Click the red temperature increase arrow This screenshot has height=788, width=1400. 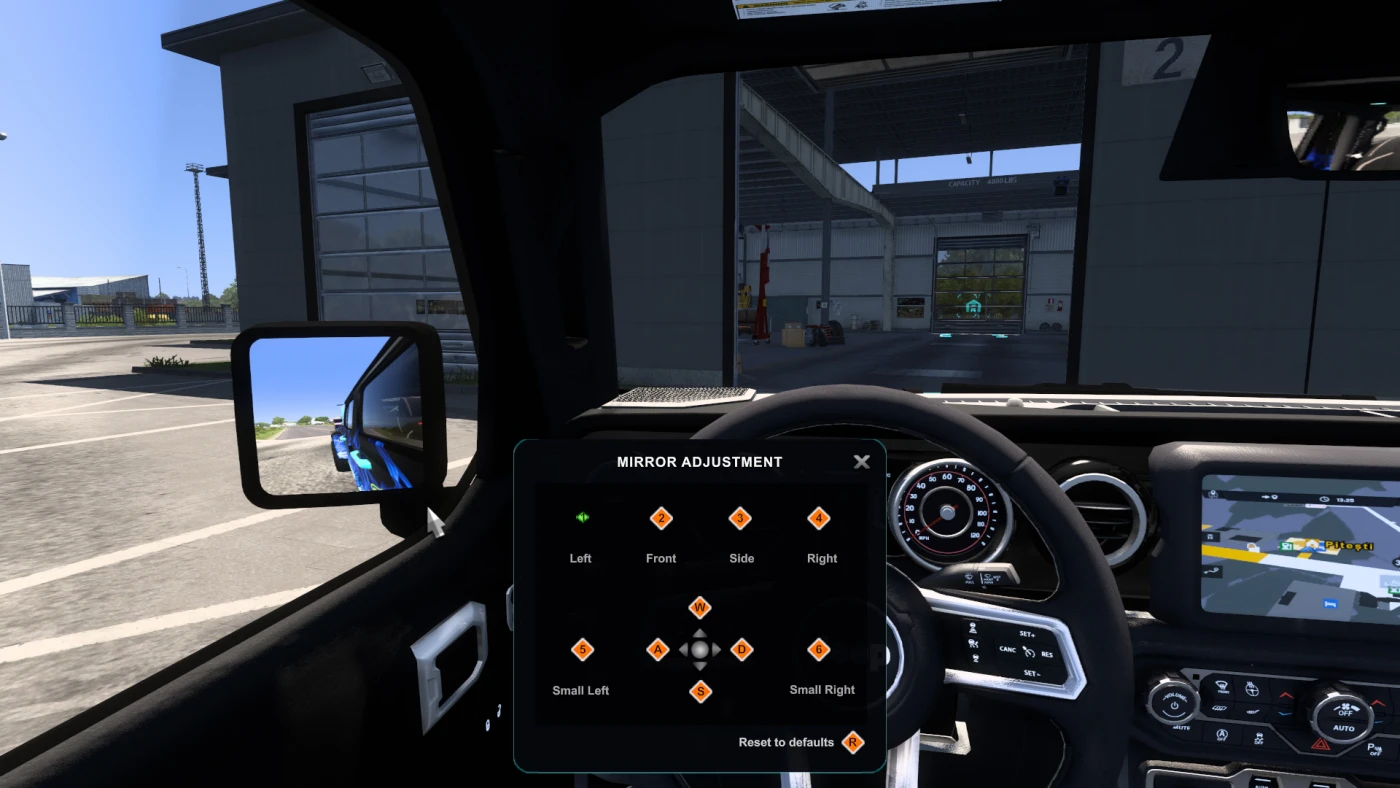pyautogui.click(x=1286, y=694)
